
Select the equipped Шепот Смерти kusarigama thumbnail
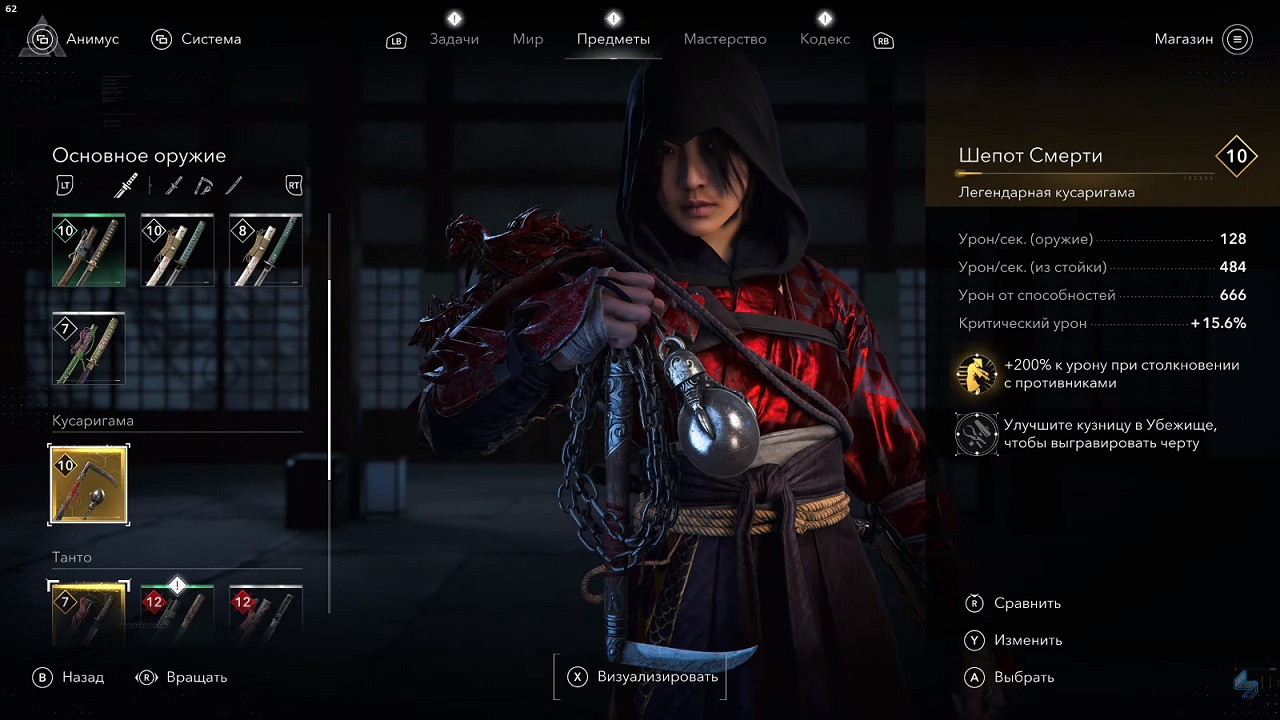click(88, 485)
